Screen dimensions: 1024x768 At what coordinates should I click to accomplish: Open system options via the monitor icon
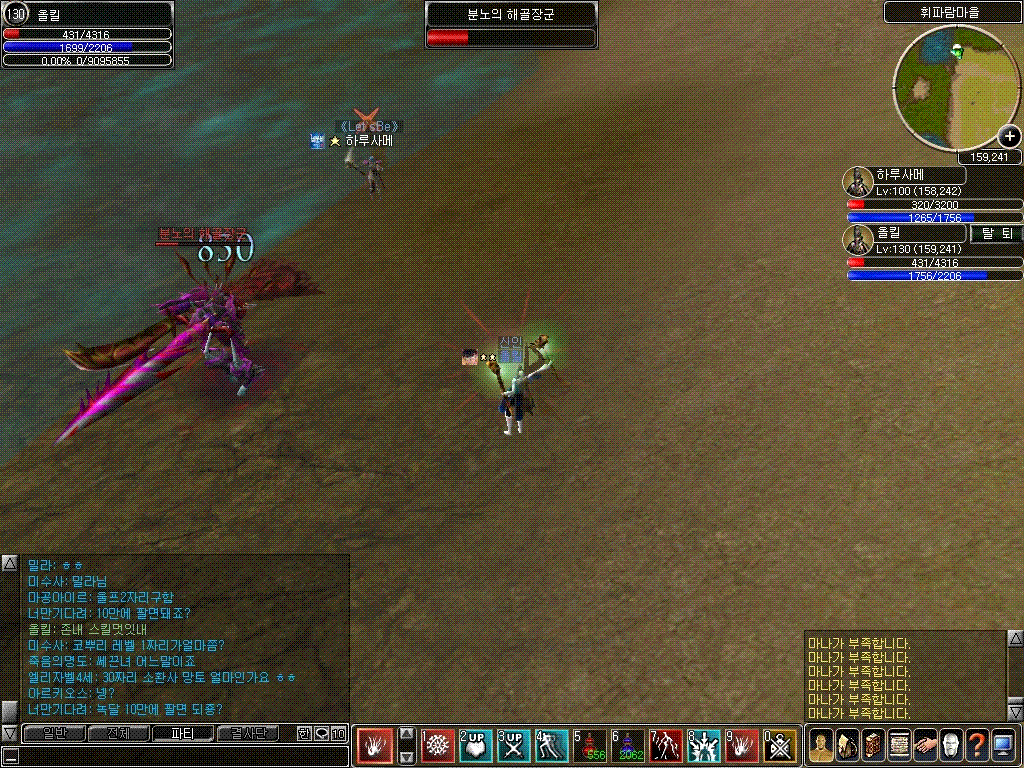[1003, 746]
